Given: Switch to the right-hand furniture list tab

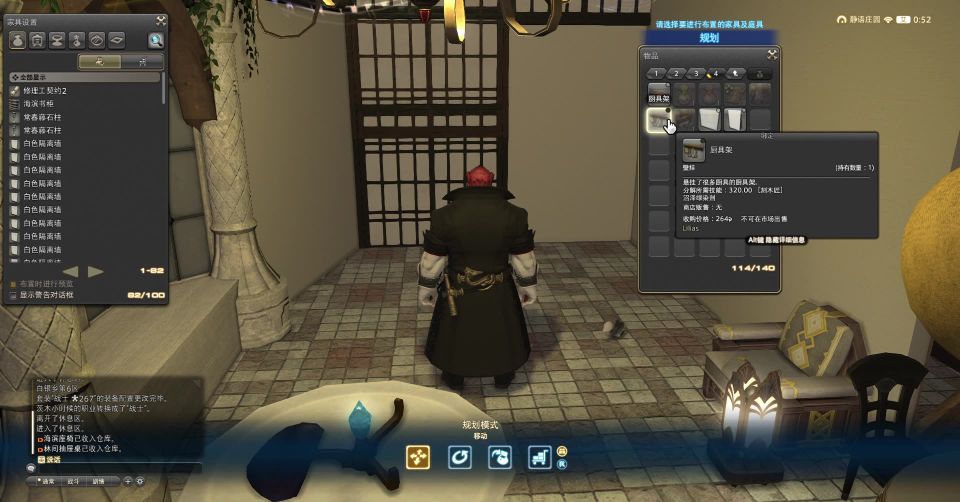Looking at the screenshot, I should point(142,61).
